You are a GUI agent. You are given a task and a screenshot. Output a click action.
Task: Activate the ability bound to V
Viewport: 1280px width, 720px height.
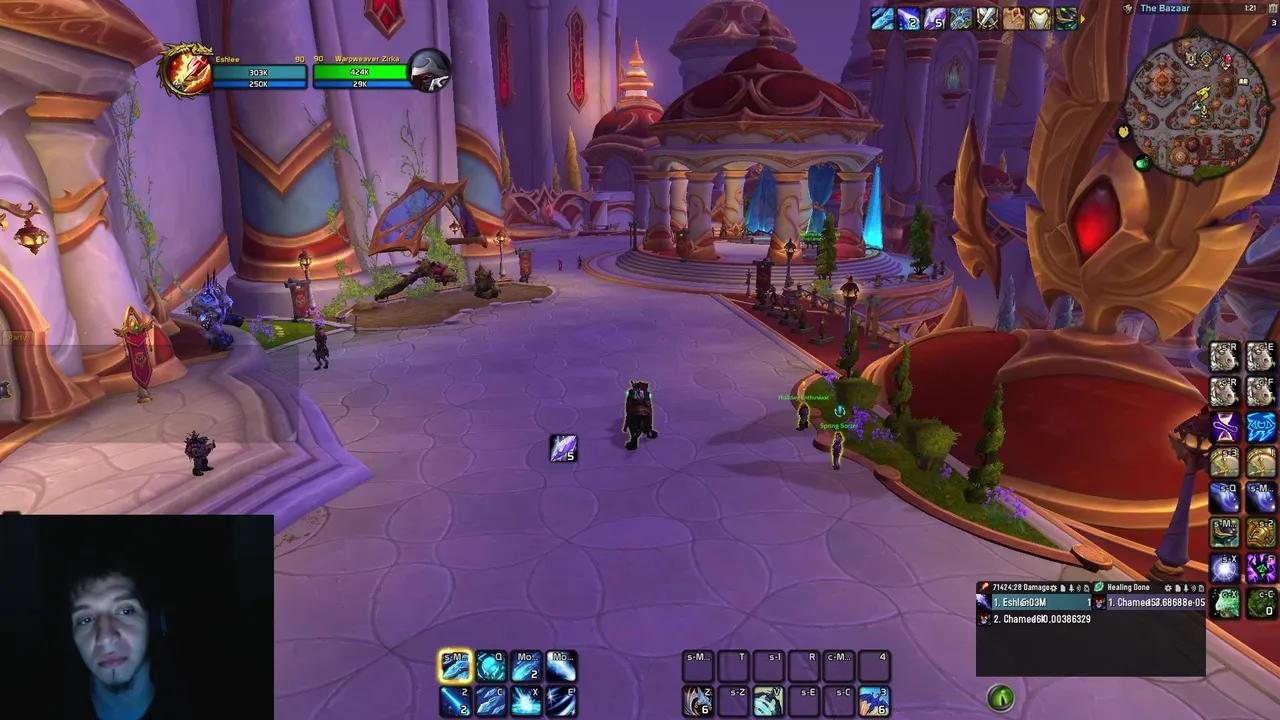pos(768,701)
